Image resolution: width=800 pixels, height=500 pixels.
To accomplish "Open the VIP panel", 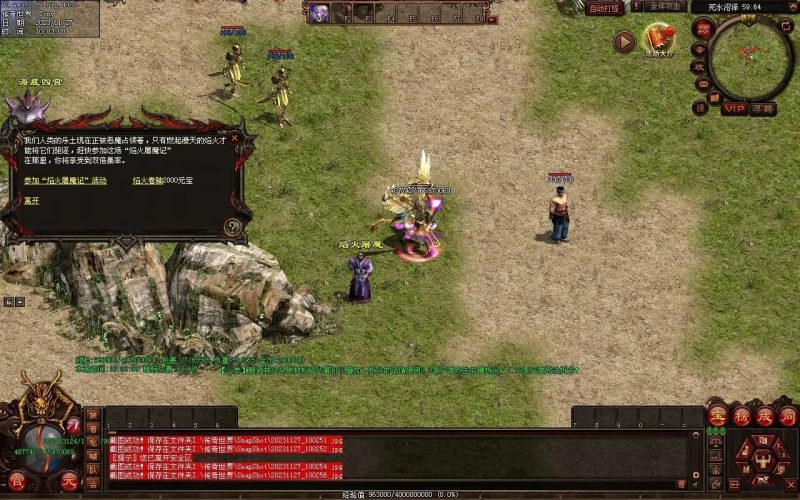I will point(735,108).
